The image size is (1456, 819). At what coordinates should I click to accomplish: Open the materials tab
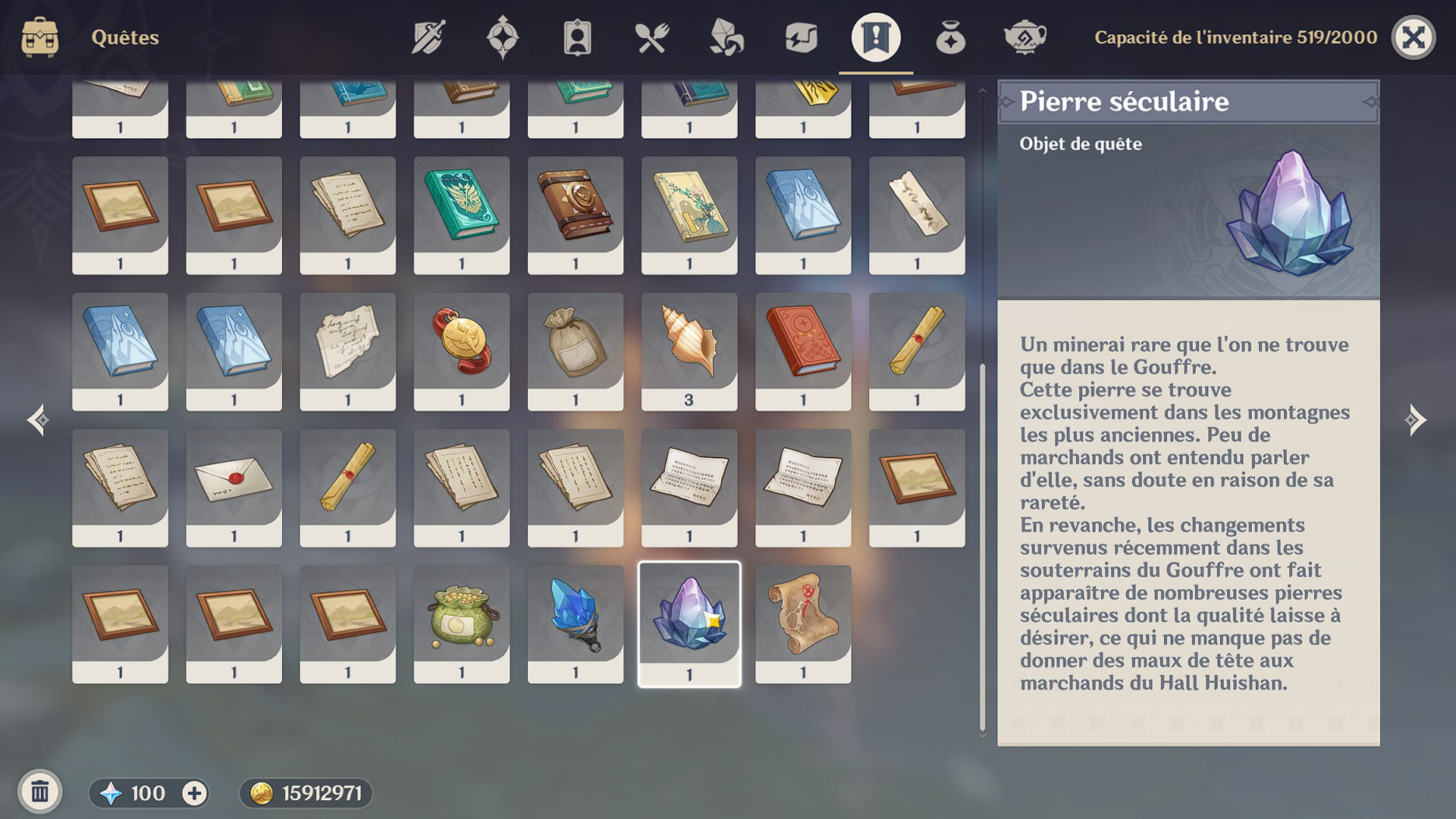[x=726, y=37]
